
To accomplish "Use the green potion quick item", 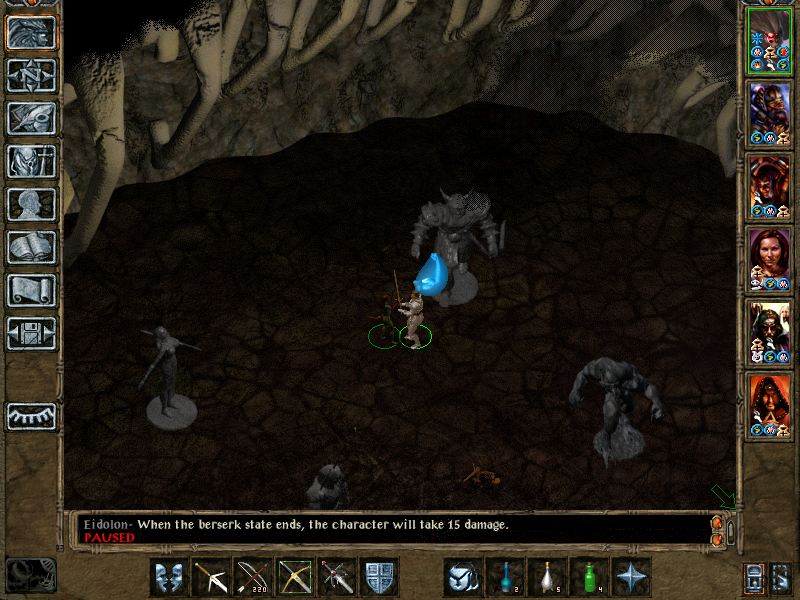I will 590,577.
